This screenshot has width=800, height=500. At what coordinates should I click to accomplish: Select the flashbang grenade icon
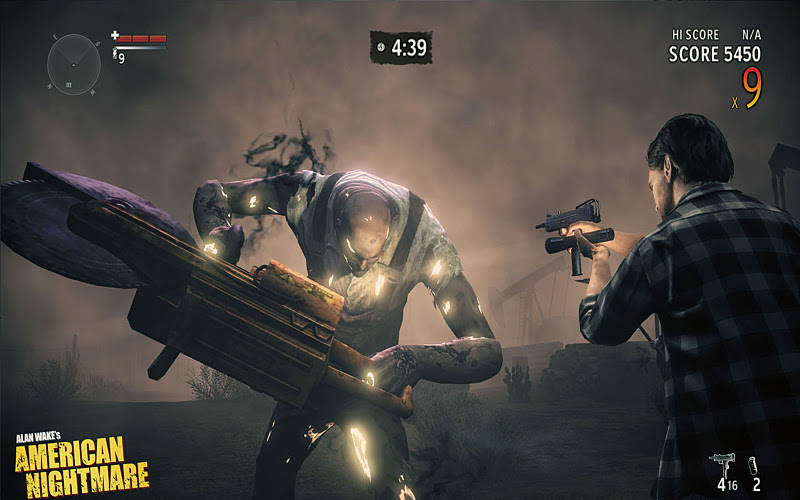[753, 463]
